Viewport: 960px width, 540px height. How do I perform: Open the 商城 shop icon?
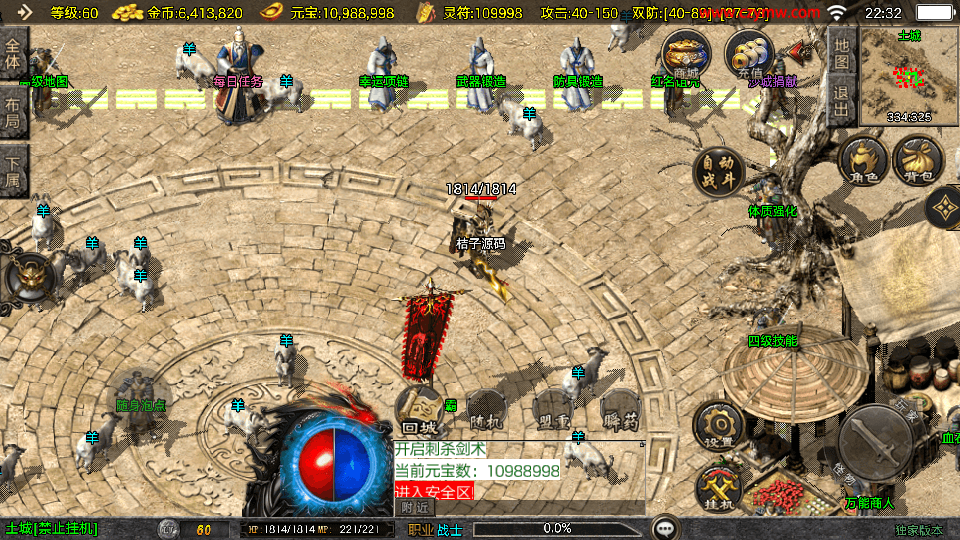[x=686, y=54]
